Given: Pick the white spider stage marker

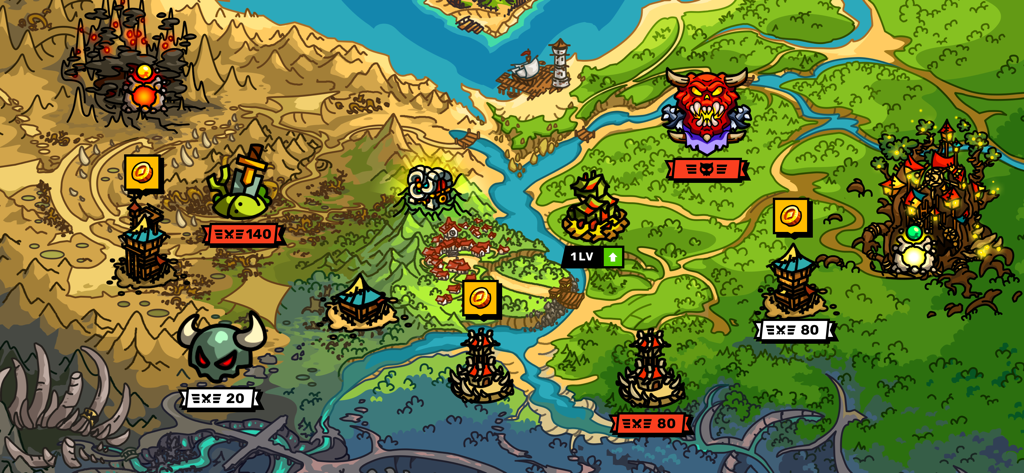Looking at the screenshot, I should pos(431,188).
